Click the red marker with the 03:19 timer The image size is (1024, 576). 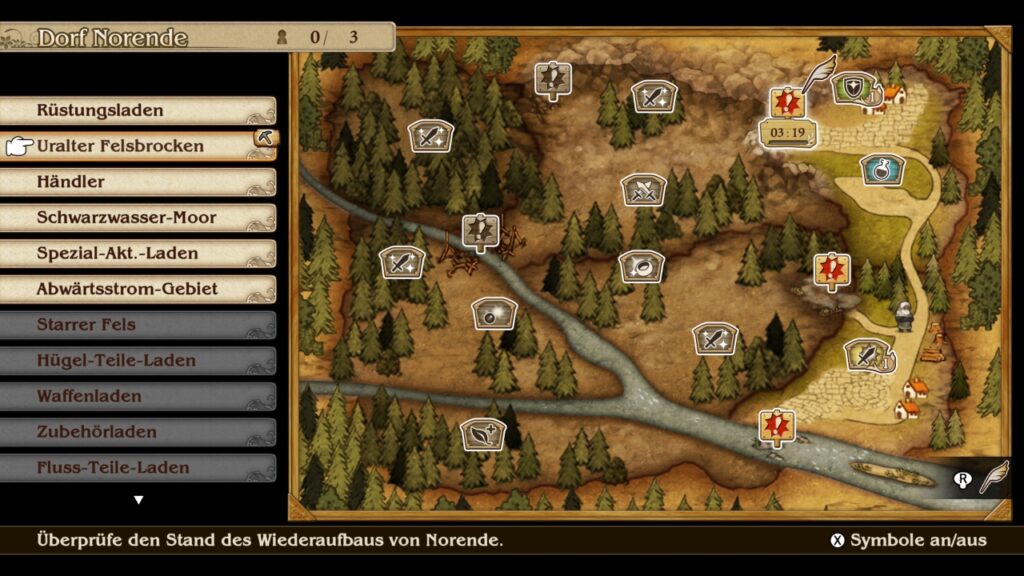tap(787, 102)
